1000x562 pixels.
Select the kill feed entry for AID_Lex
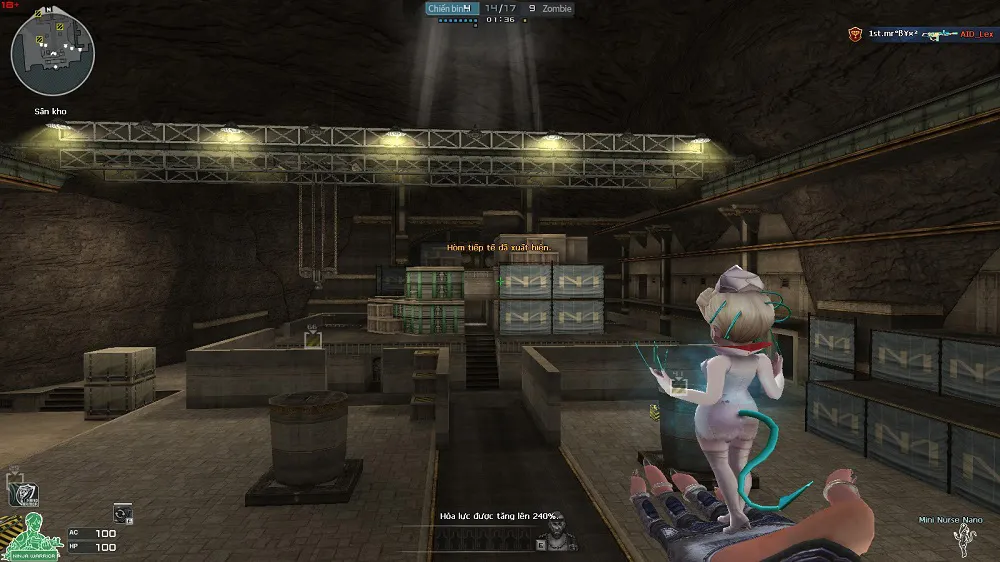coord(977,34)
